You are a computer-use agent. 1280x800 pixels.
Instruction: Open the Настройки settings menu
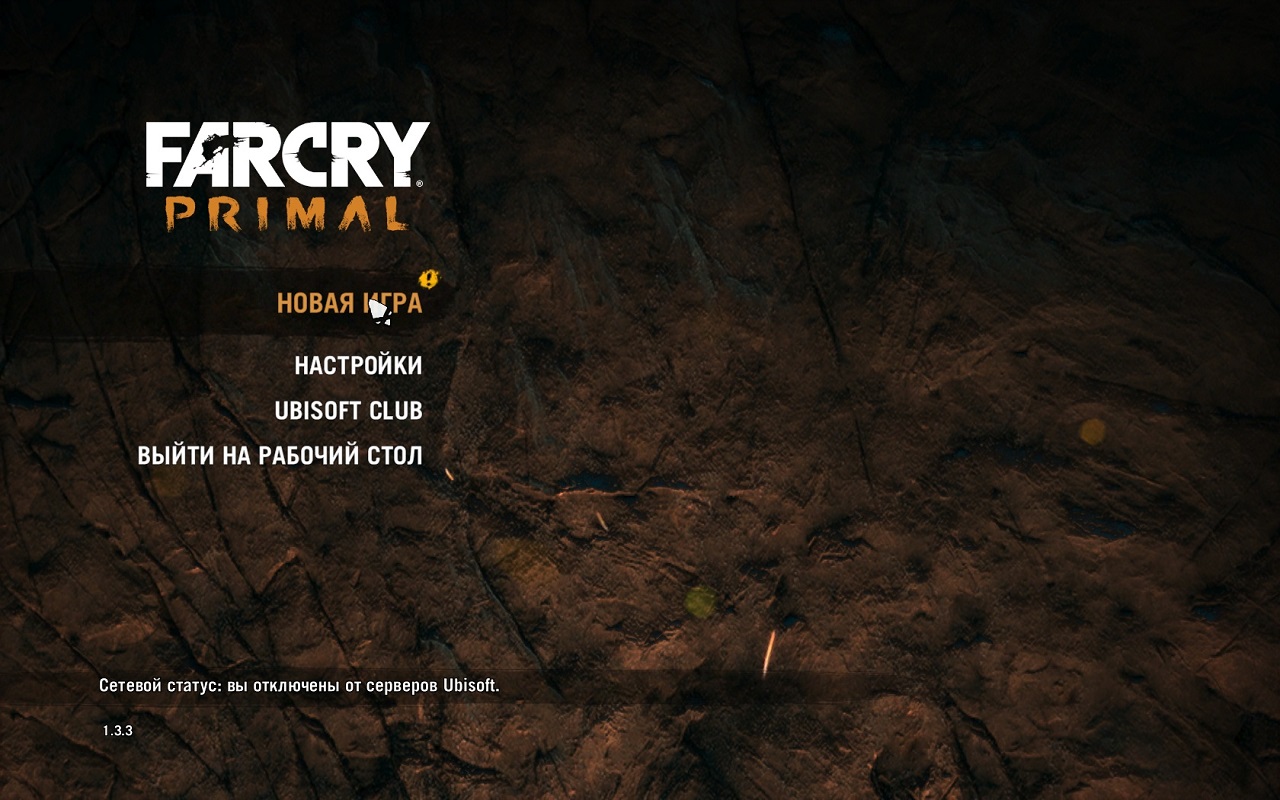point(358,366)
